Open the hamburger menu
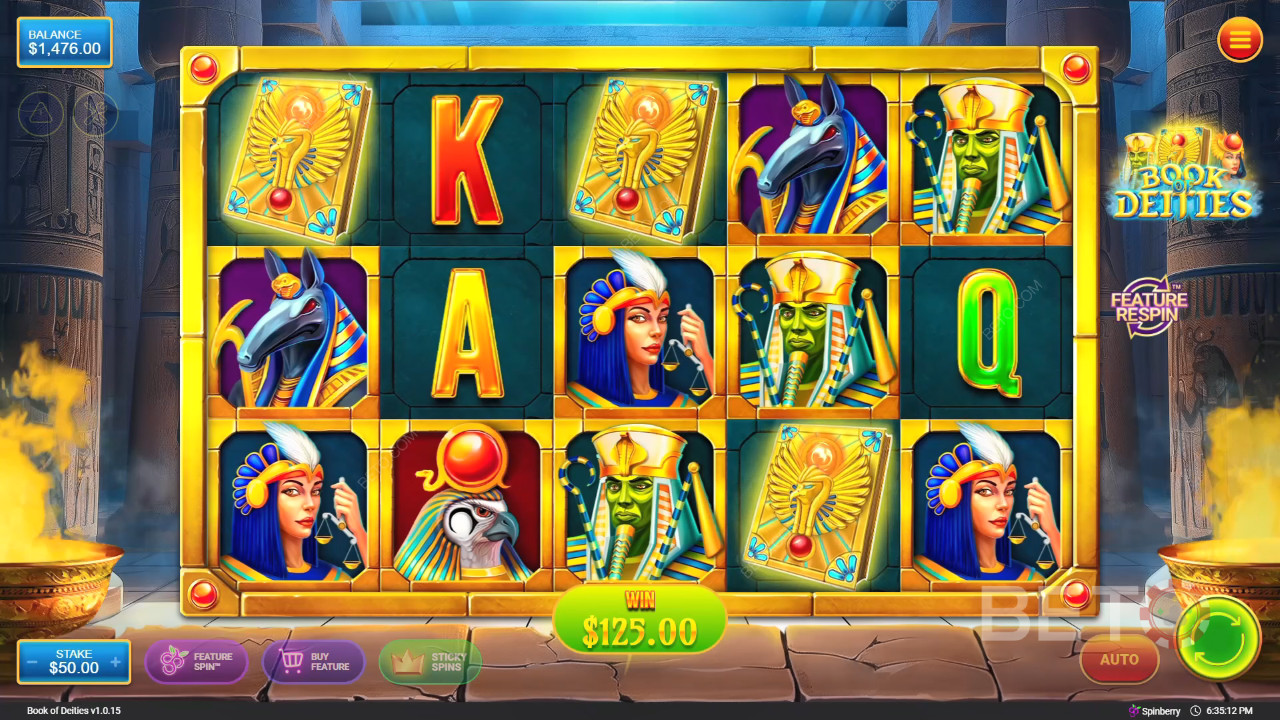 coord(1240,41)
